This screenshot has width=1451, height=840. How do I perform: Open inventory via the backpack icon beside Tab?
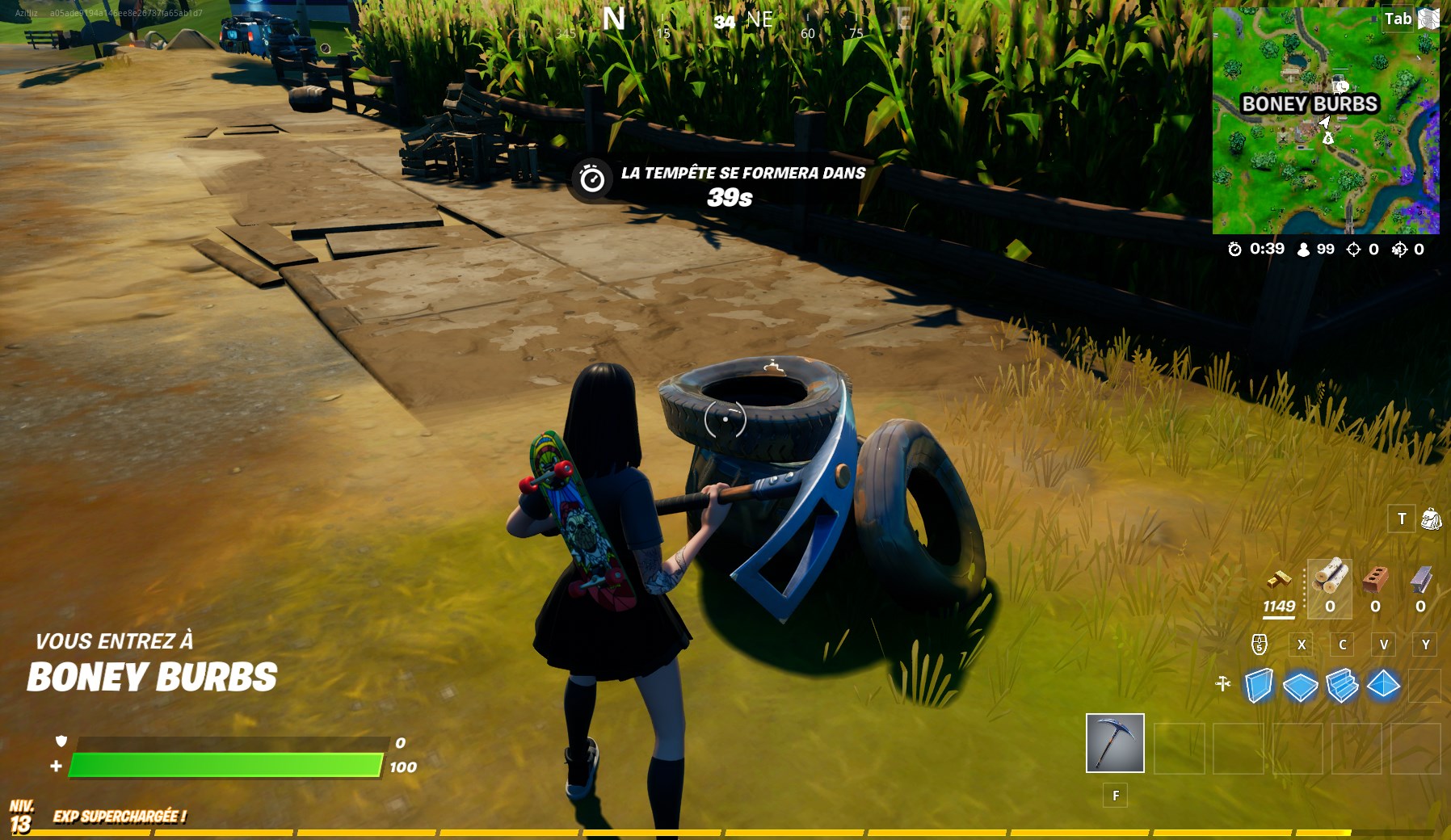1429,18
